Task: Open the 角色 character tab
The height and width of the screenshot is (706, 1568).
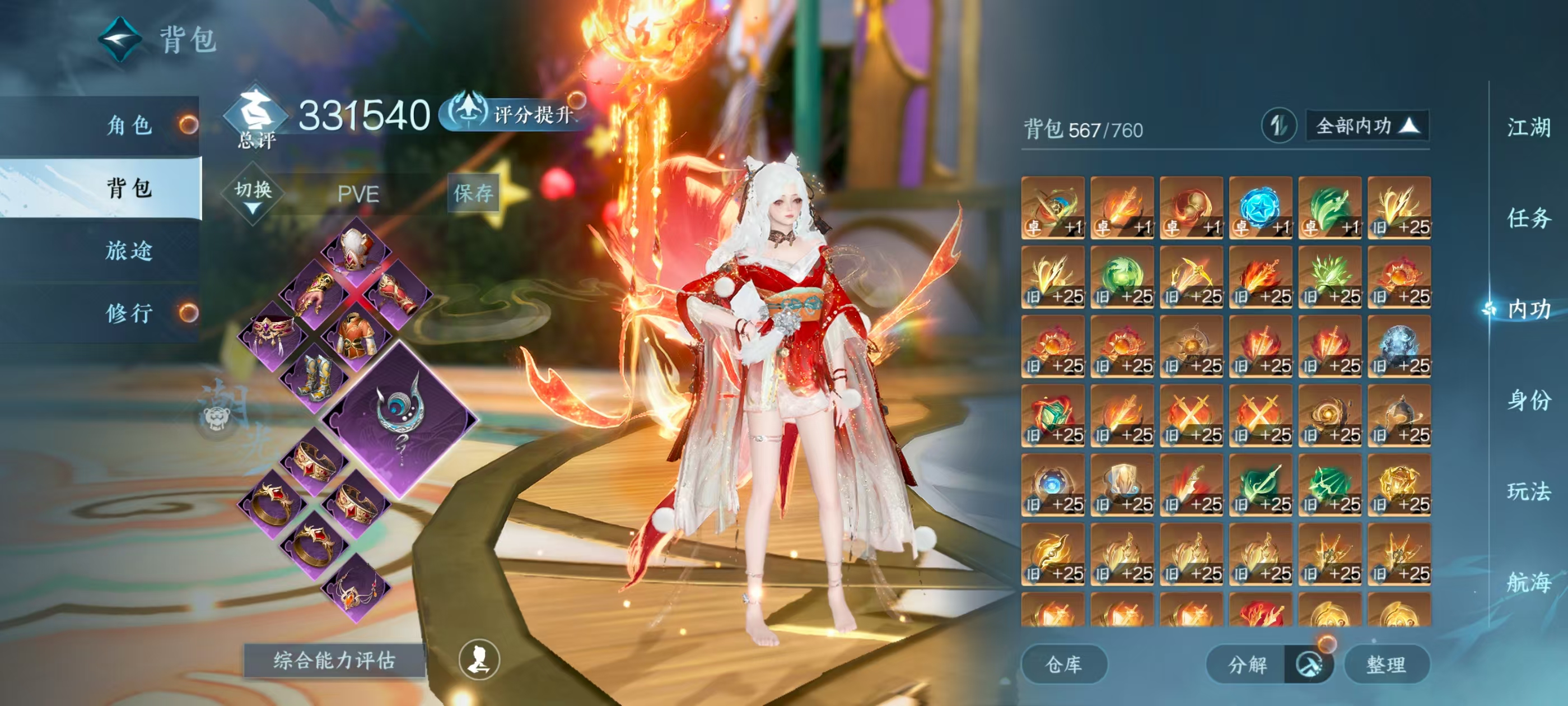Action: click(x=129, y=125)
